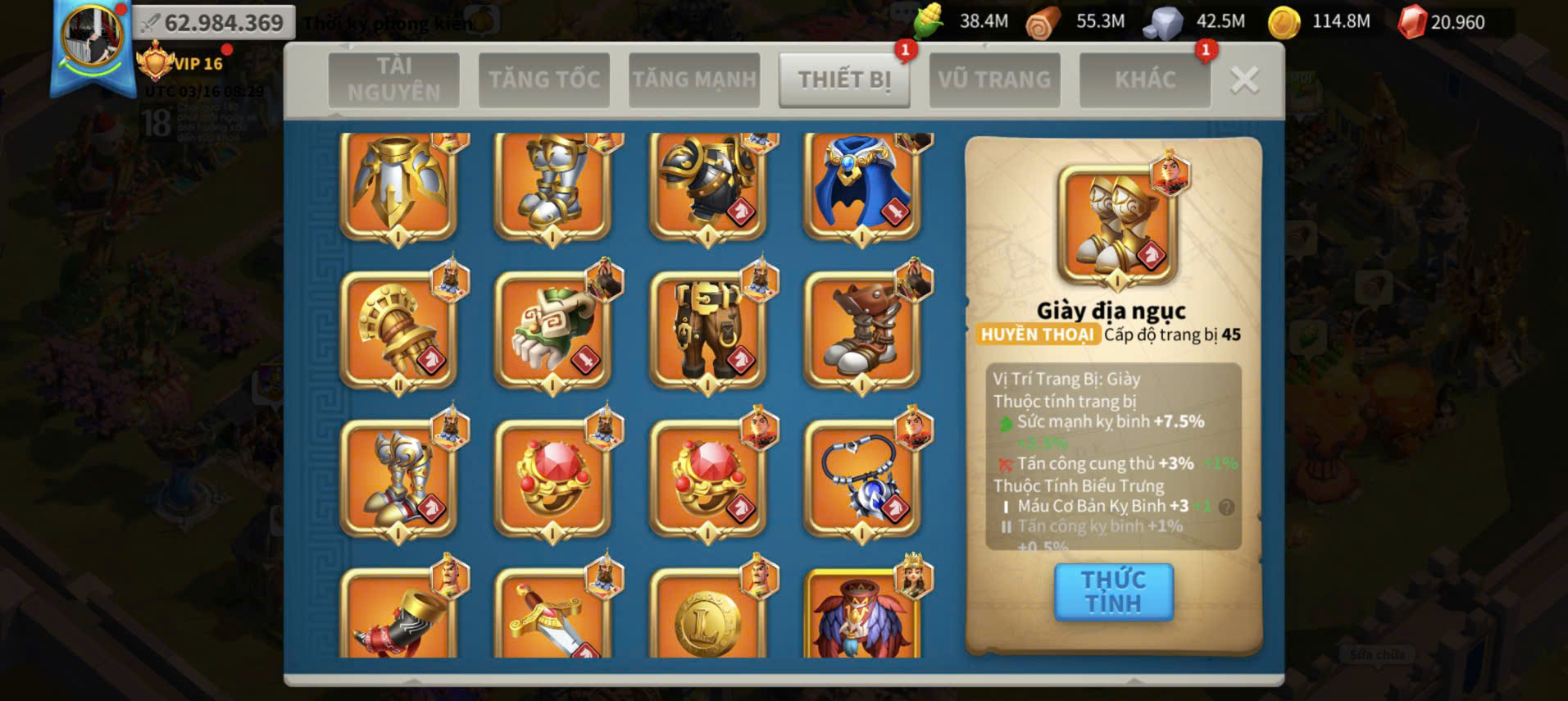Tap the Thức Tỉnh button
This screenshot has height=701, width=1568.
(x=1113, y=591)
